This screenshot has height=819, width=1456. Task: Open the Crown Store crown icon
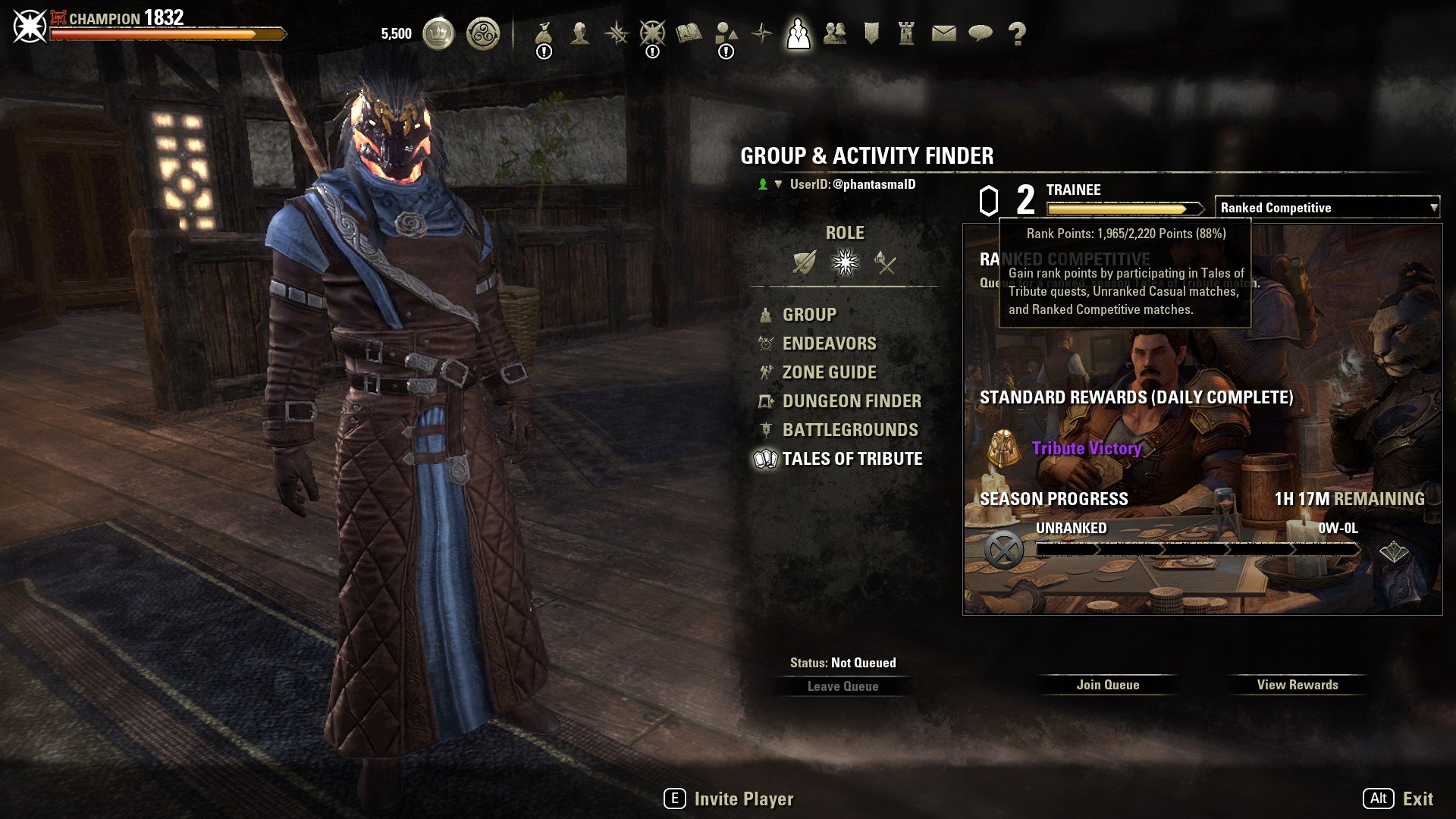click(438, 33)
